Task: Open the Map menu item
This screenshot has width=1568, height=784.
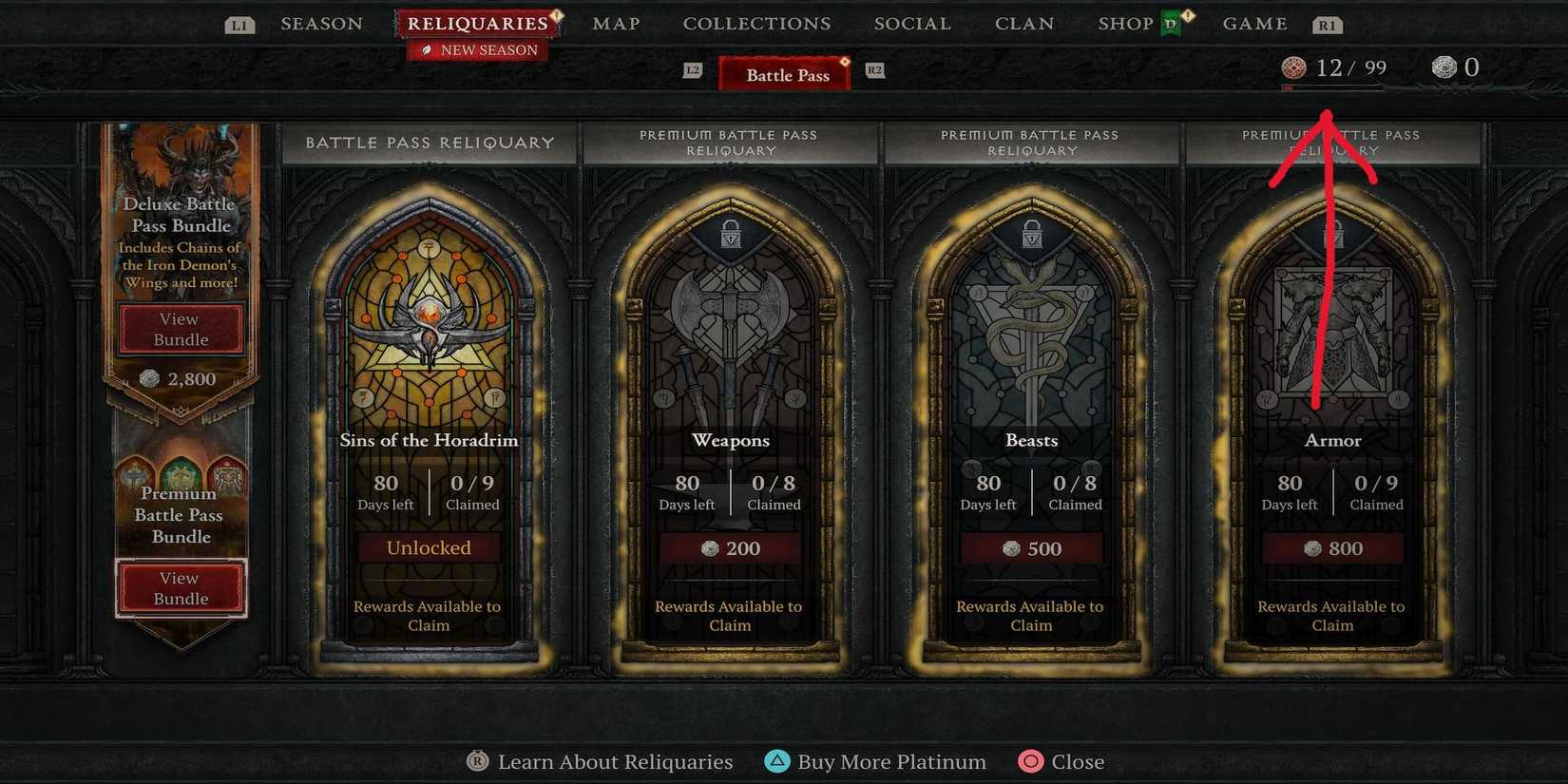Action: (616, 24)
